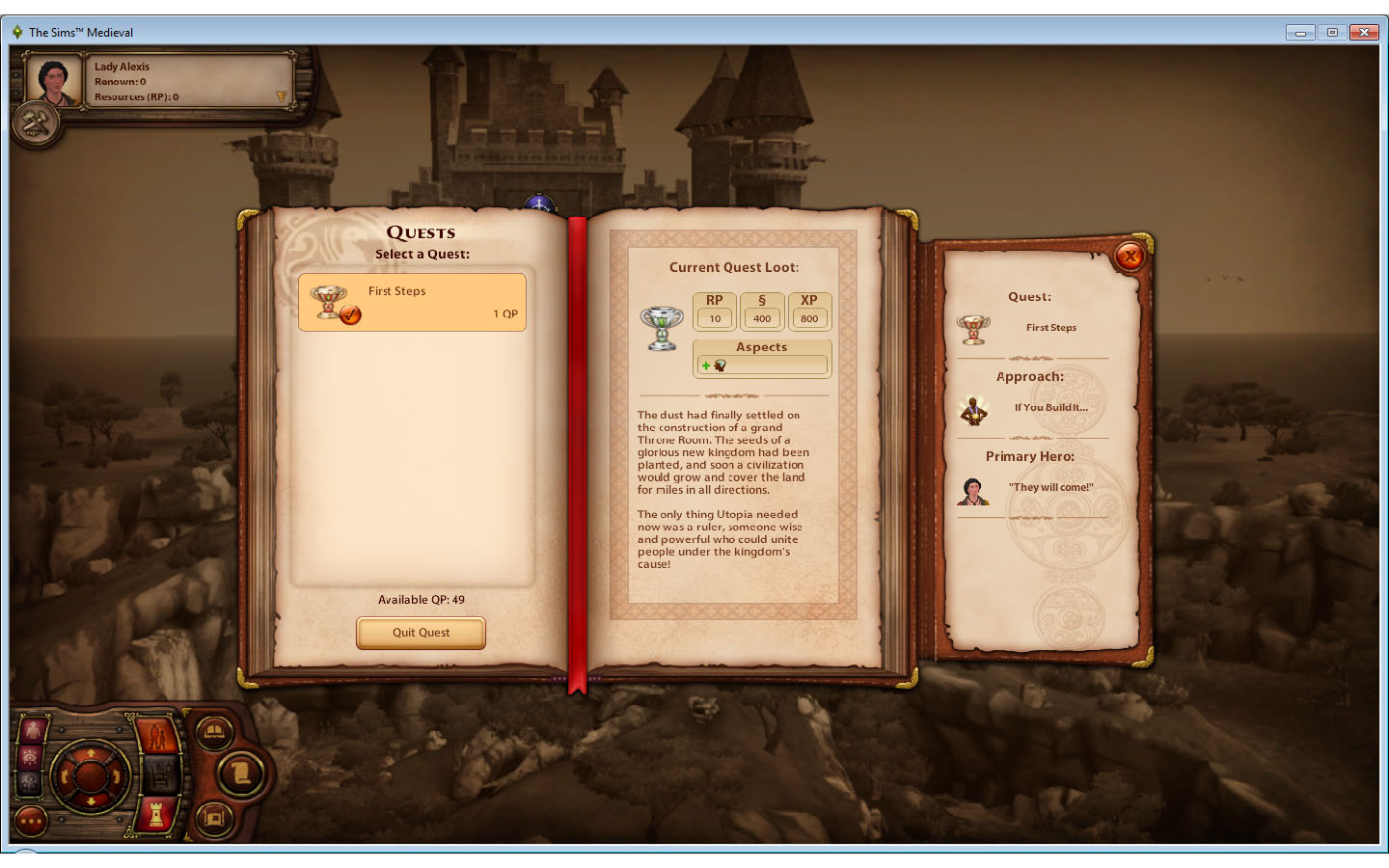Toggle the eye icon in left sidebar

31,756
